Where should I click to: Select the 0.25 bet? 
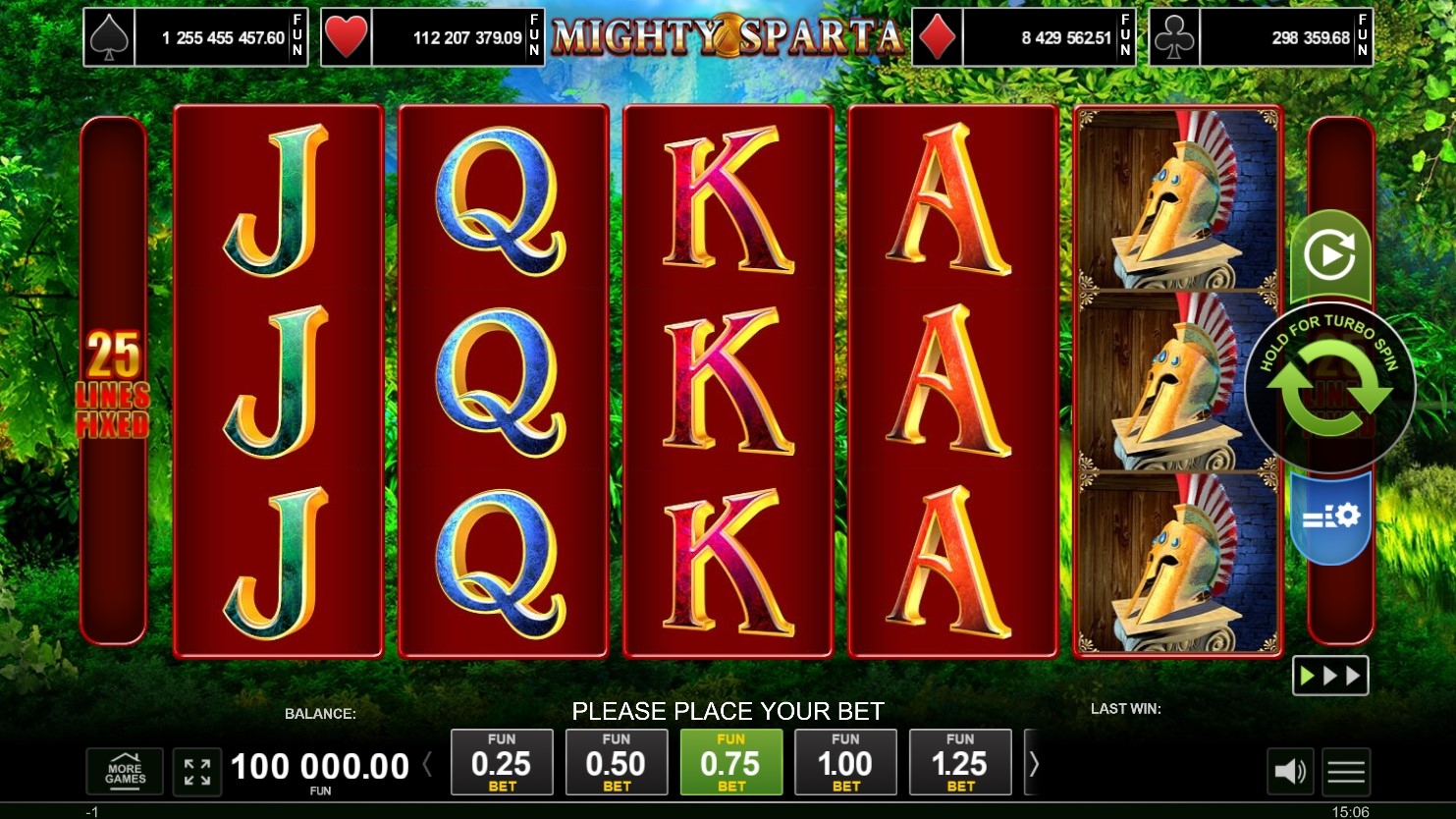(x=502, y=762)
